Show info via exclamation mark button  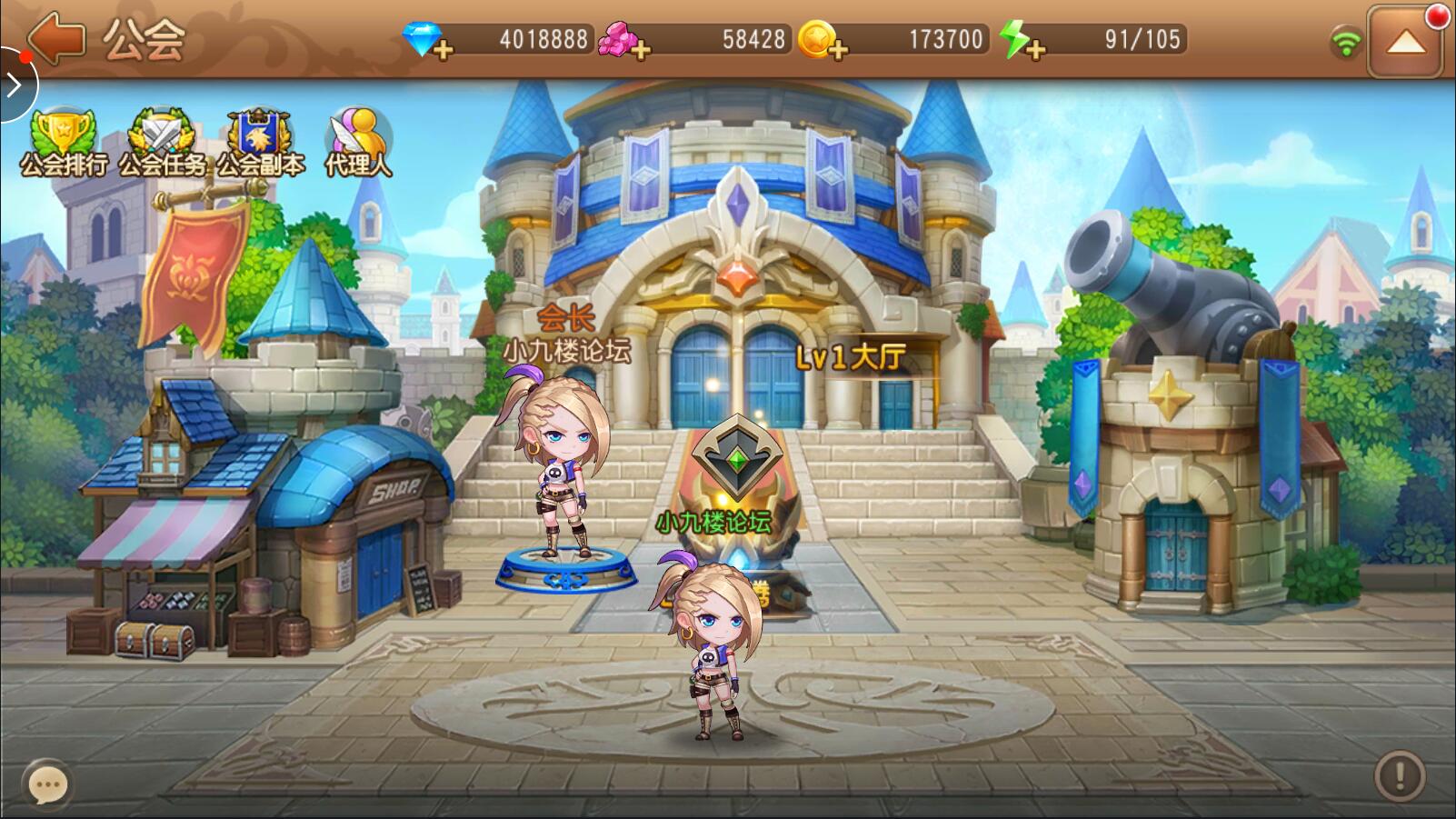1399,775
